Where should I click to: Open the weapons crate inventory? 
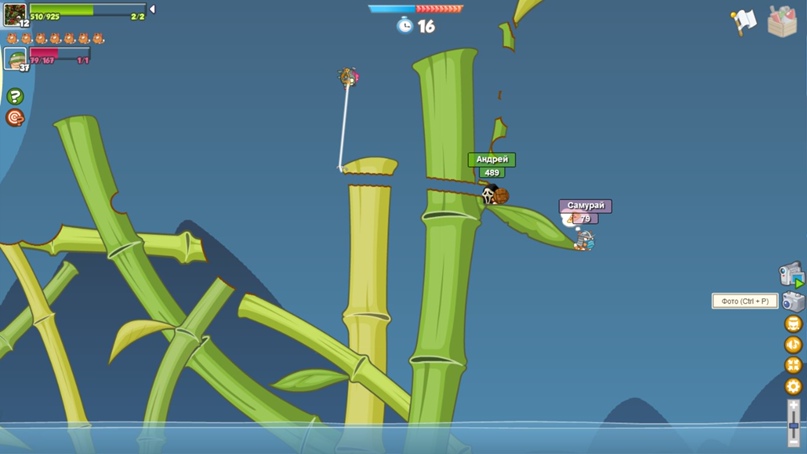click(782, 20)
